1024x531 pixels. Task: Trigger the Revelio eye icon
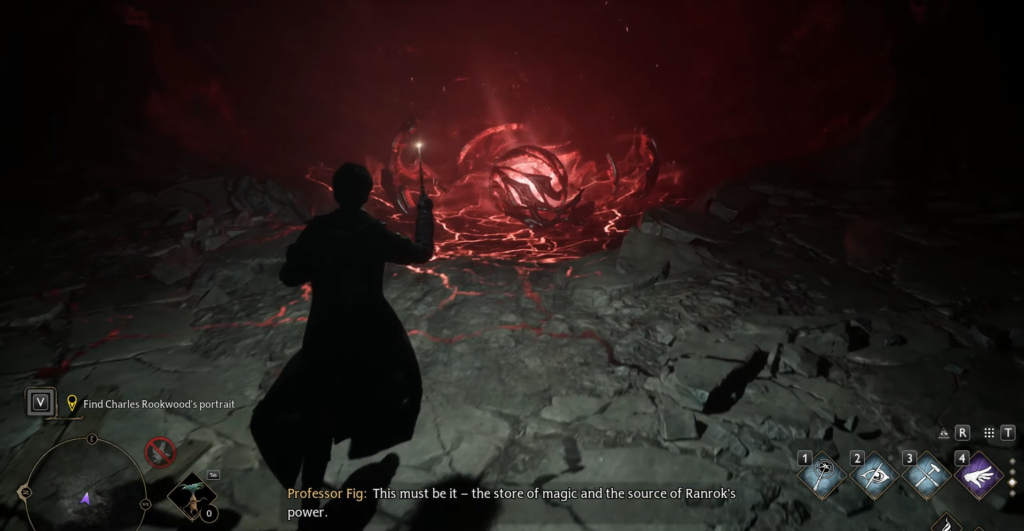(944, 434)
